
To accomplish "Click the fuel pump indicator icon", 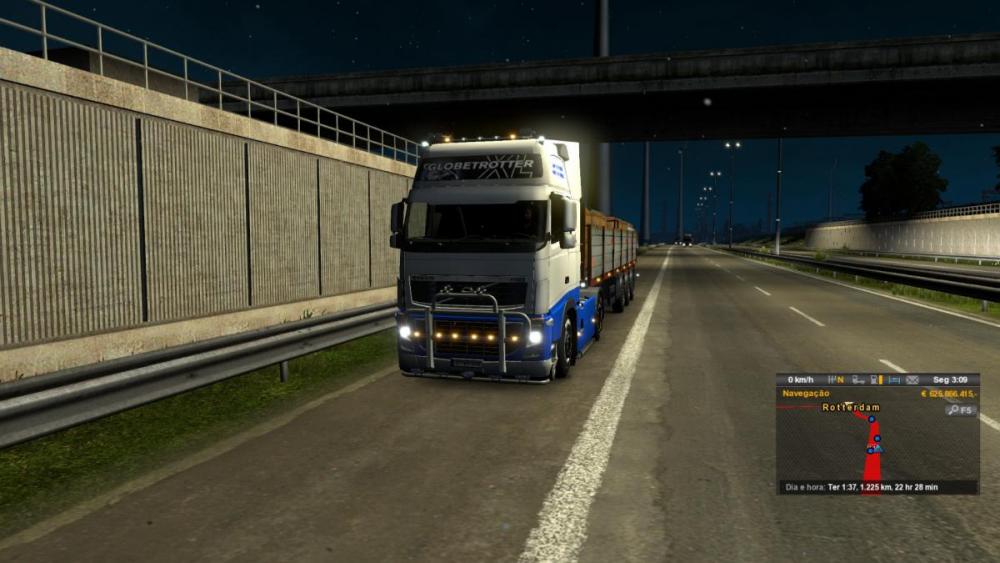I will [x=875, y=380].
